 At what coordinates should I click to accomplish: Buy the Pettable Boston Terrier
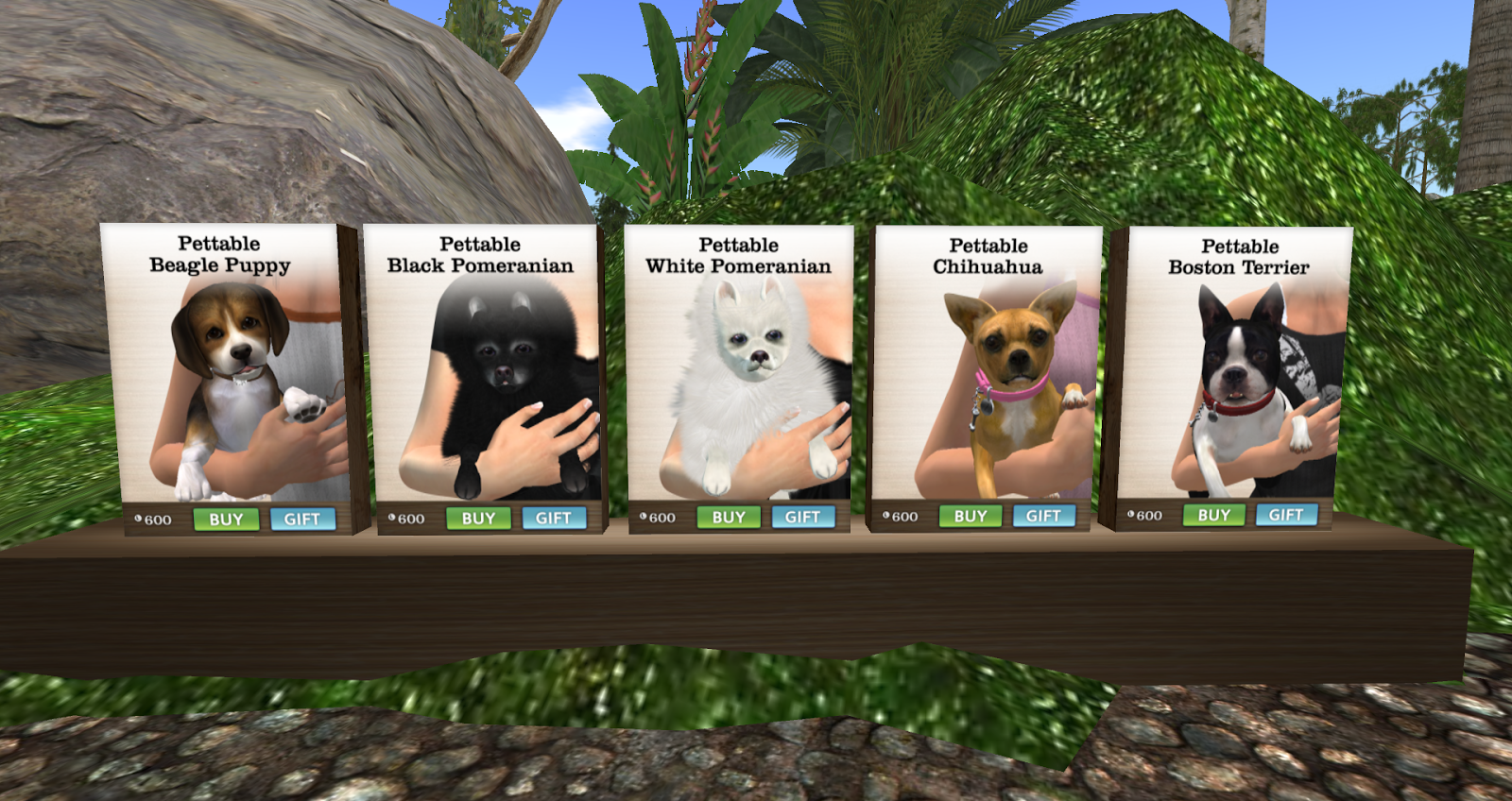pyautogui.click(x=1214, y=515)
